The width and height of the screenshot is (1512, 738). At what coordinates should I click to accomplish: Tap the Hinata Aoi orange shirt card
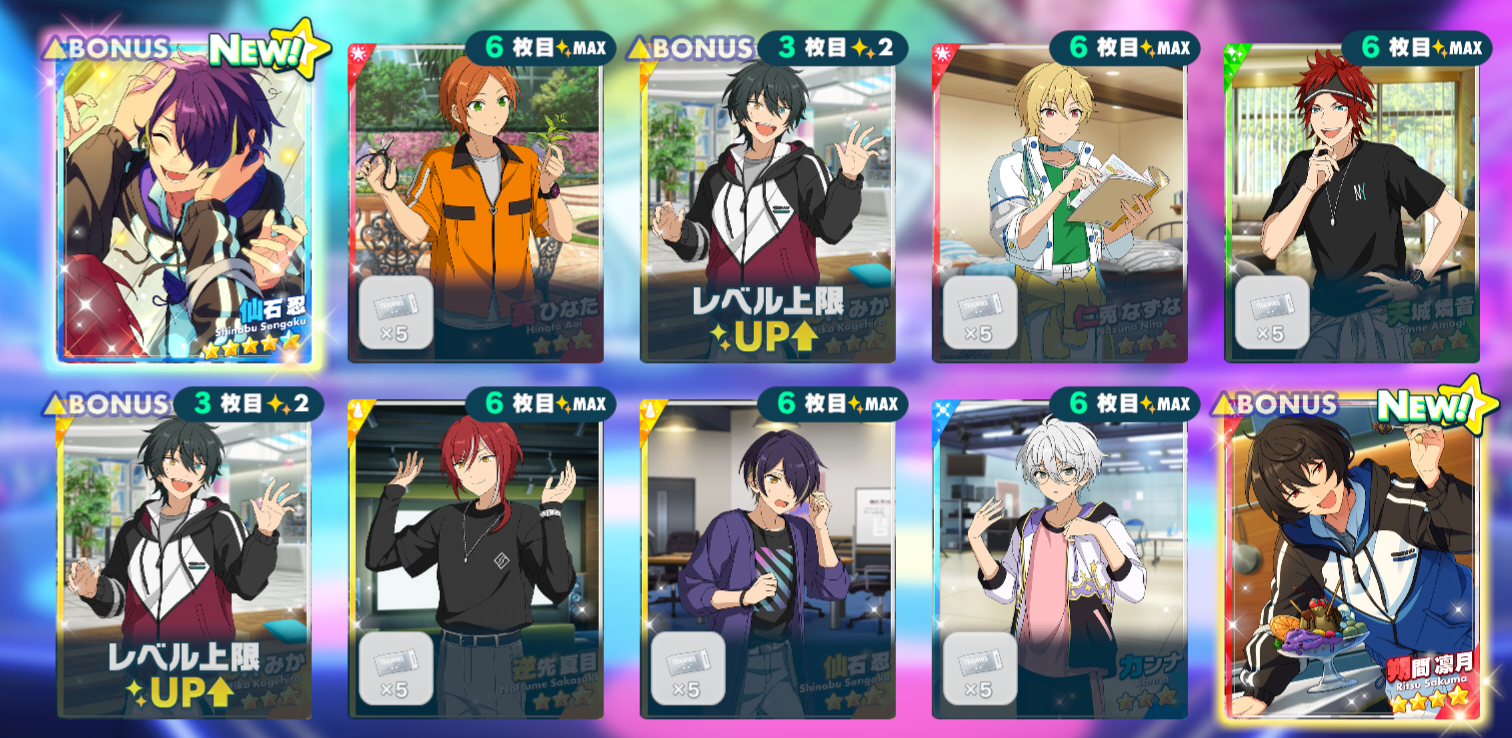click(x=476, y=200)
